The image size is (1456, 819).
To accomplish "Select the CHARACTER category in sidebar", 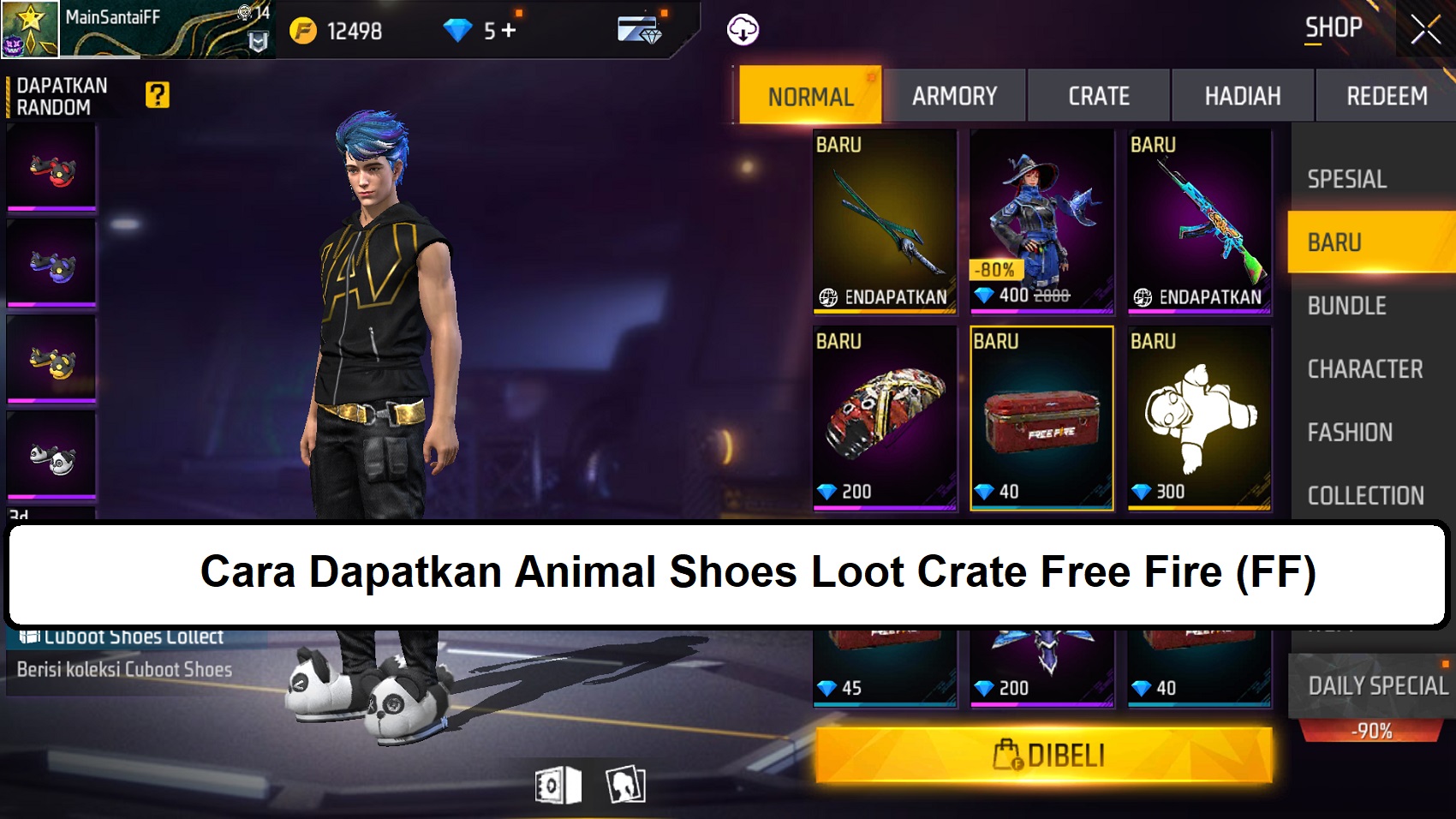I will tap(1365, 368).
